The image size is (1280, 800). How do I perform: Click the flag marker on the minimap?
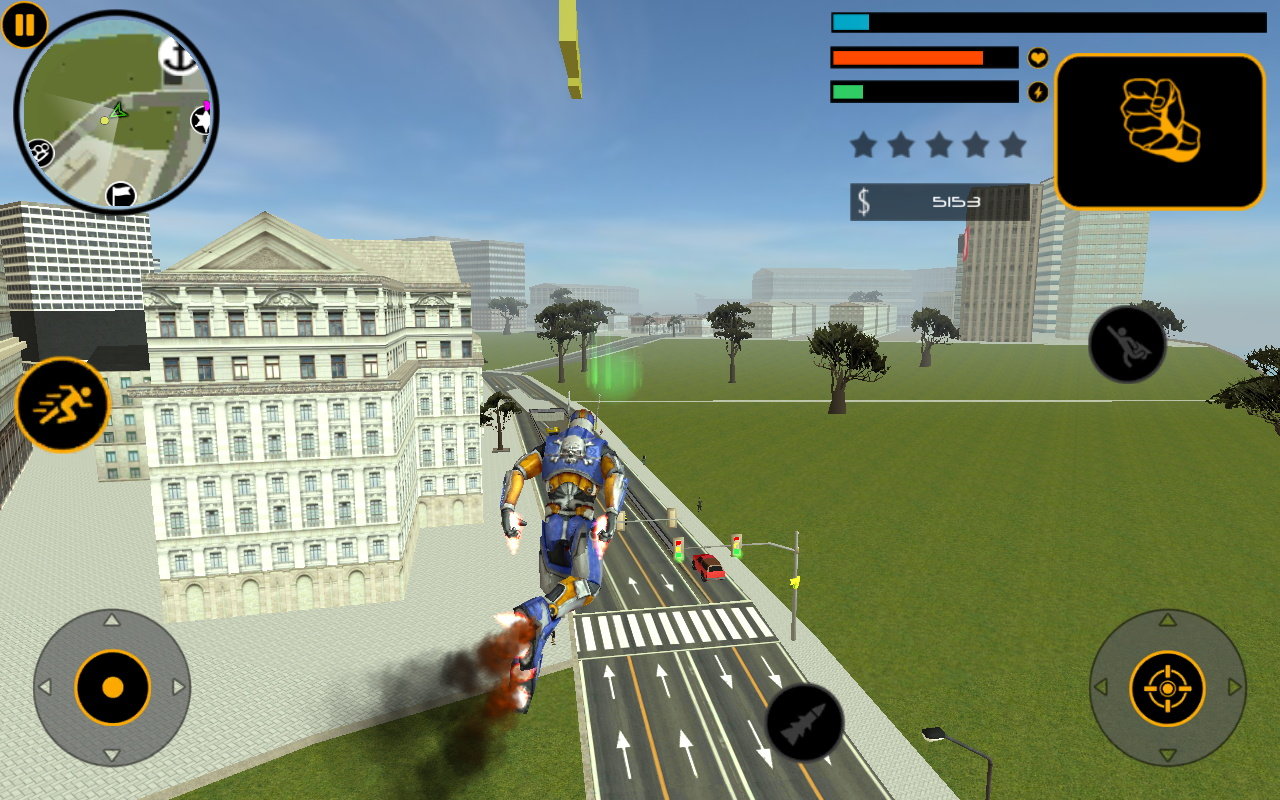[121, 194]
